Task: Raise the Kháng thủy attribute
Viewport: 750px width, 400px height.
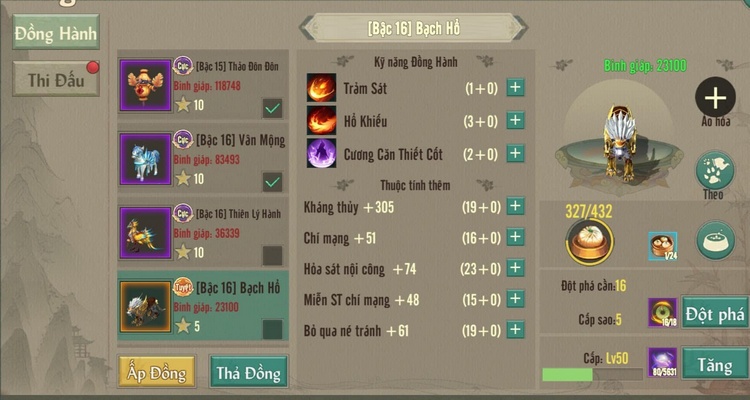Action: 515,207
